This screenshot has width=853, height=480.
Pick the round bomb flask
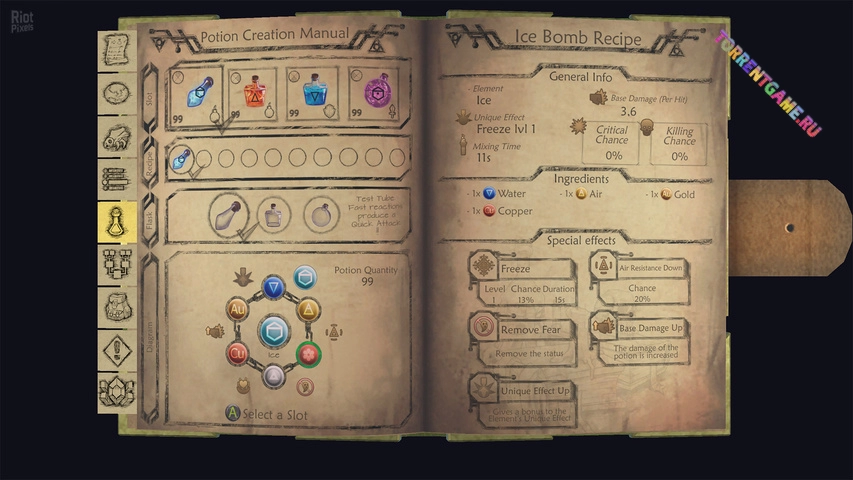coord(322,213)
